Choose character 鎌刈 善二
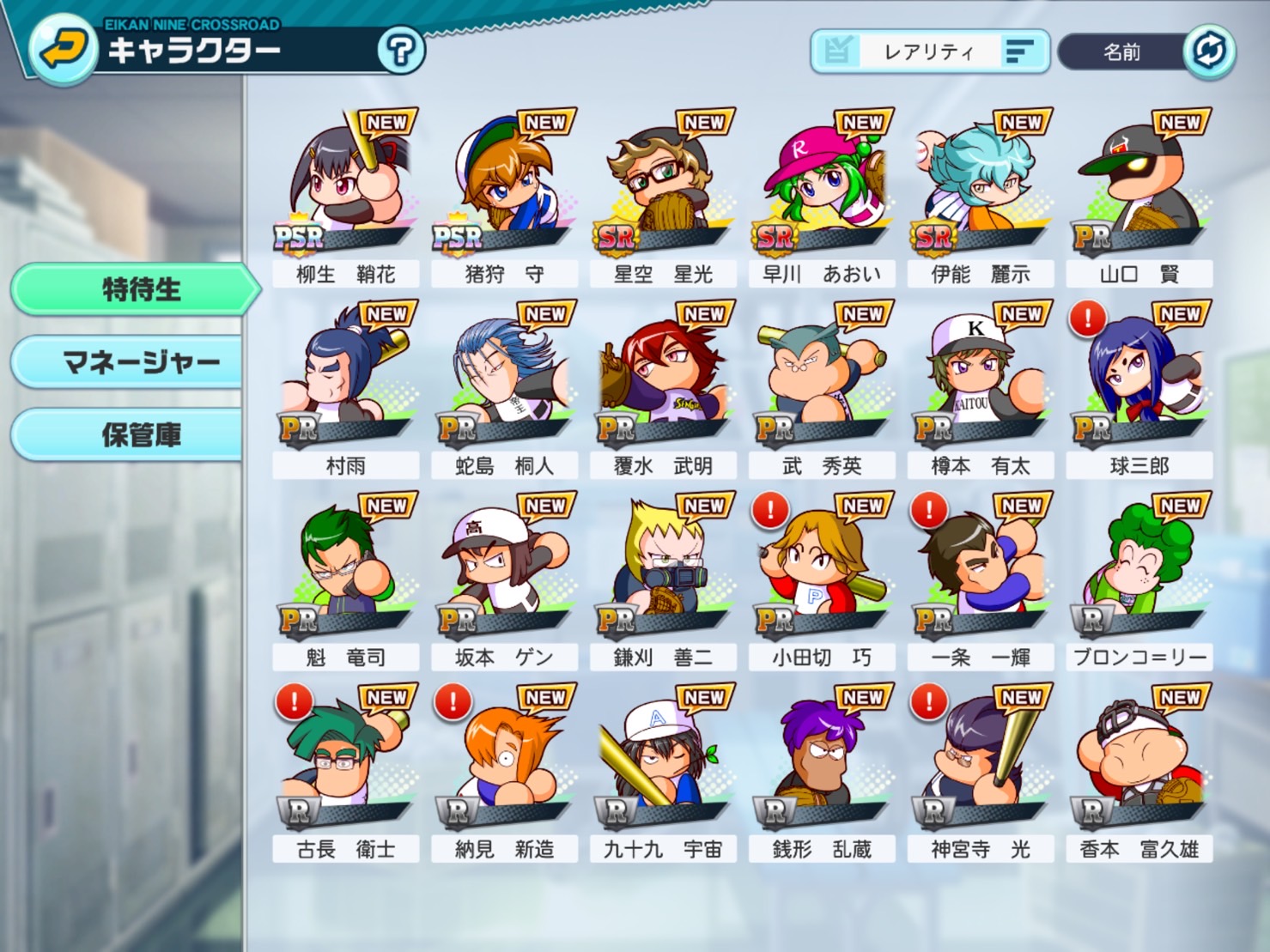Viewport: 1270px width, 952px height. pos(663,579)
